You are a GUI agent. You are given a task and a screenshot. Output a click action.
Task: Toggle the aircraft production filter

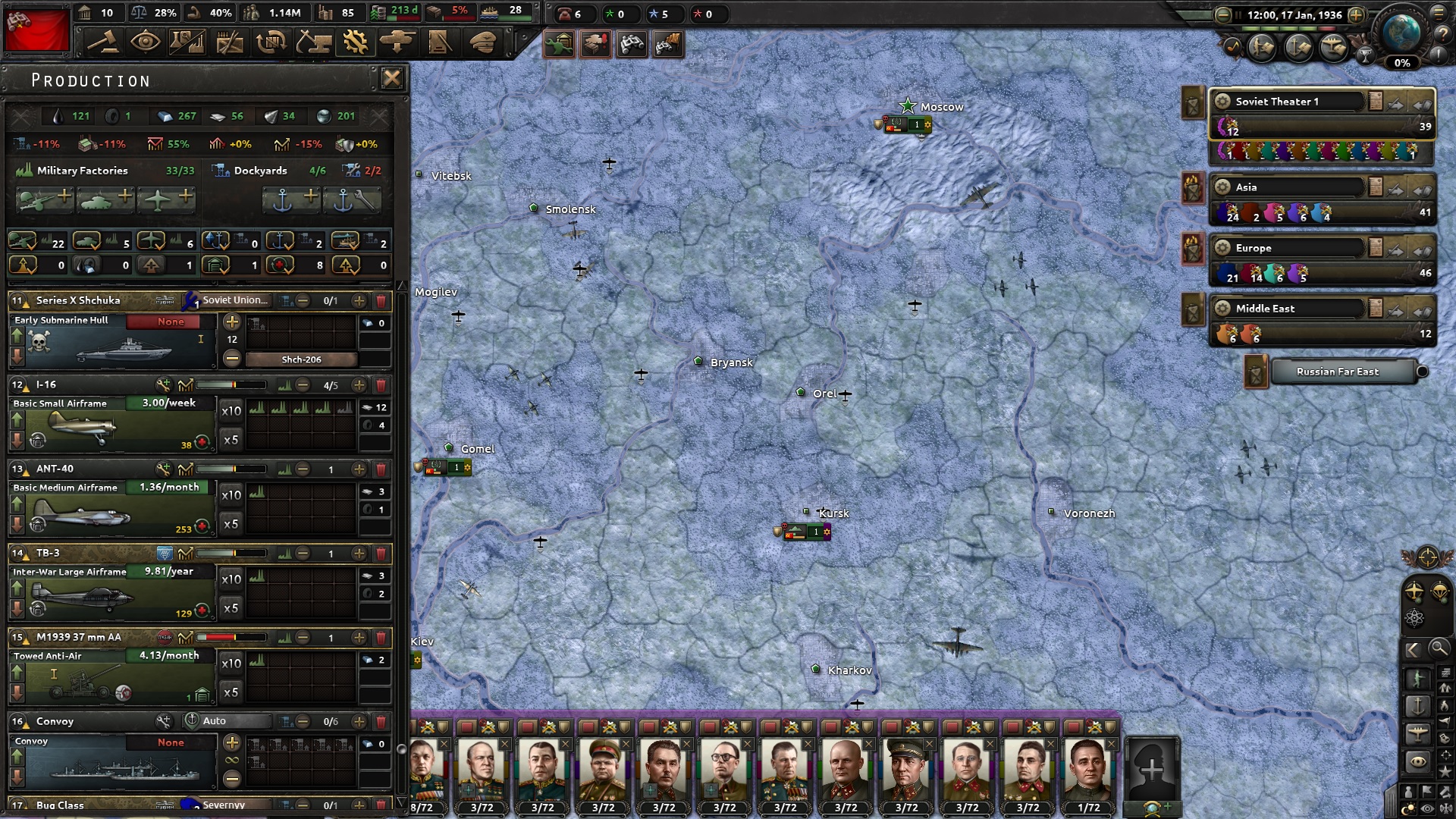152,241
